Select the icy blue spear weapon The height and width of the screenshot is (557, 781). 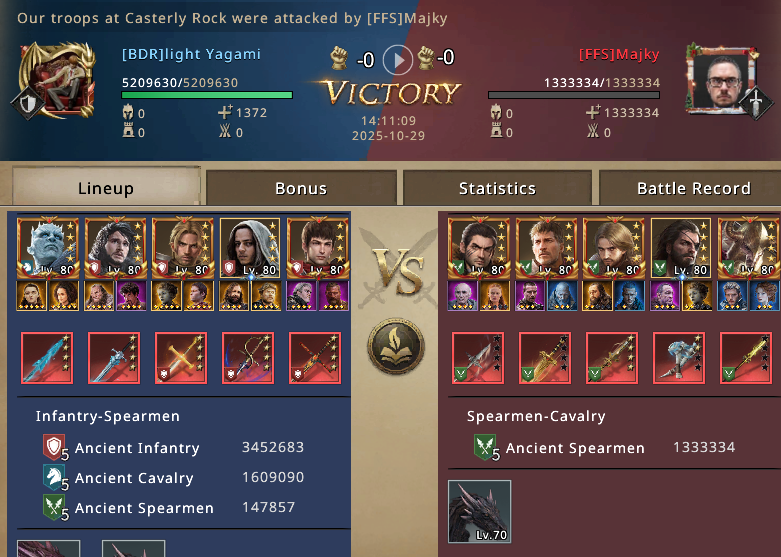47,358
